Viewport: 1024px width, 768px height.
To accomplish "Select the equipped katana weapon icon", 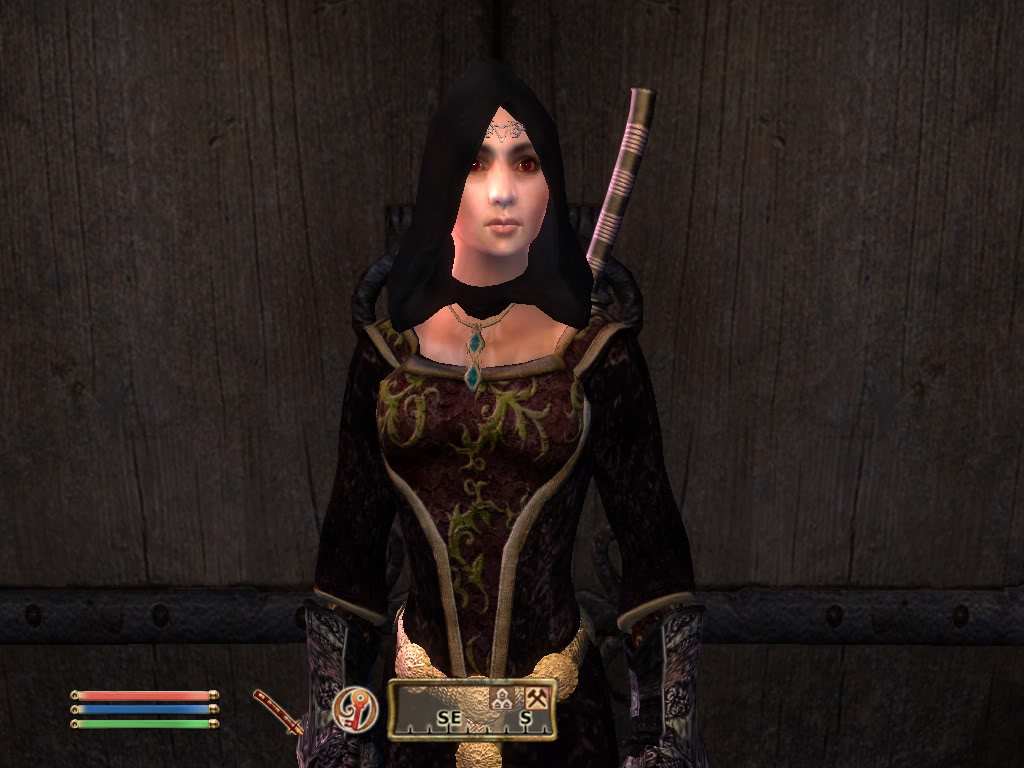I will (x=277, y=709).
